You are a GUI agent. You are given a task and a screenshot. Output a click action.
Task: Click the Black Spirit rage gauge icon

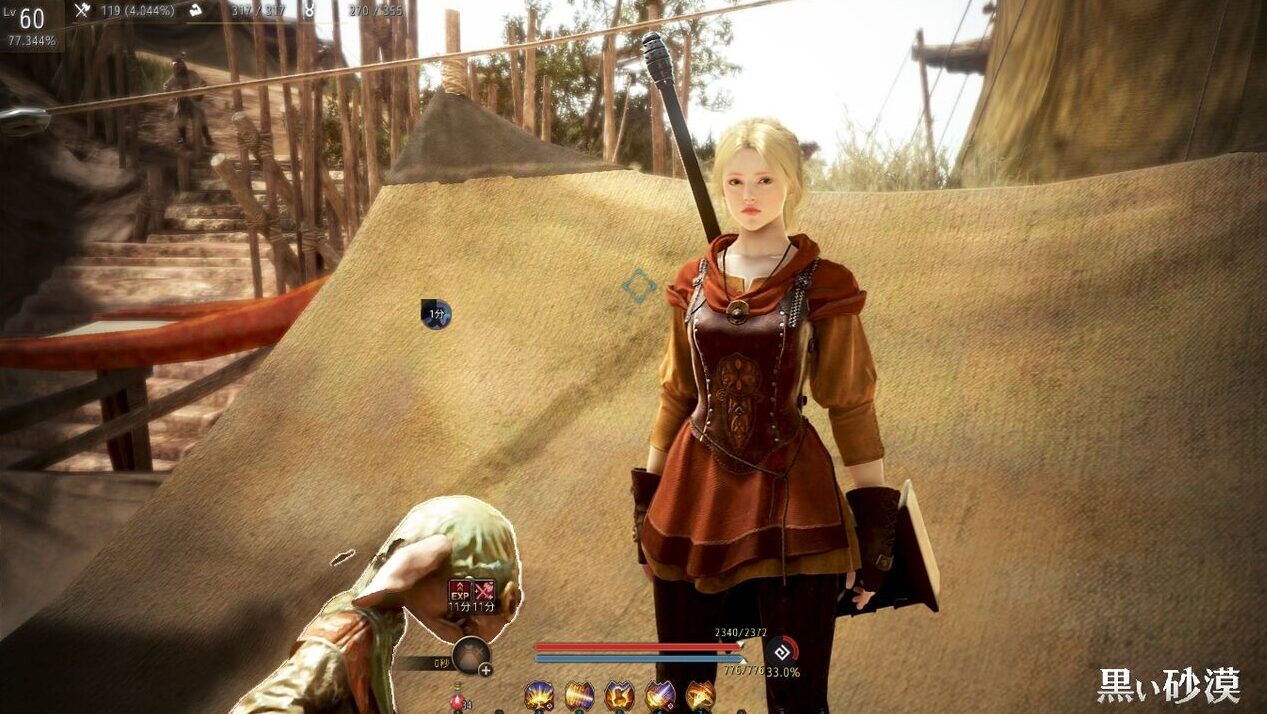(x=782, y=650)
